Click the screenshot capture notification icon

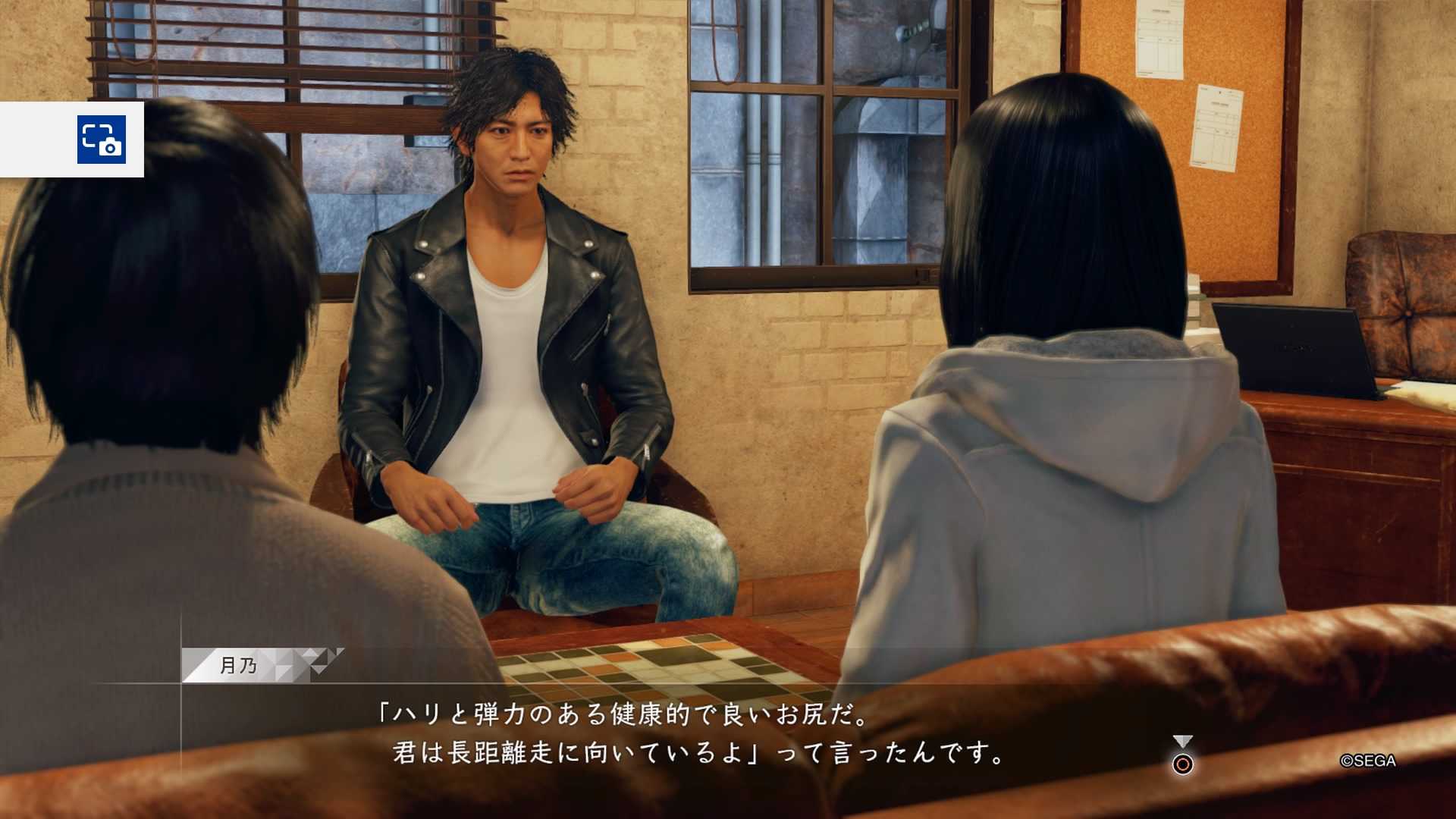tap(101, 140)
